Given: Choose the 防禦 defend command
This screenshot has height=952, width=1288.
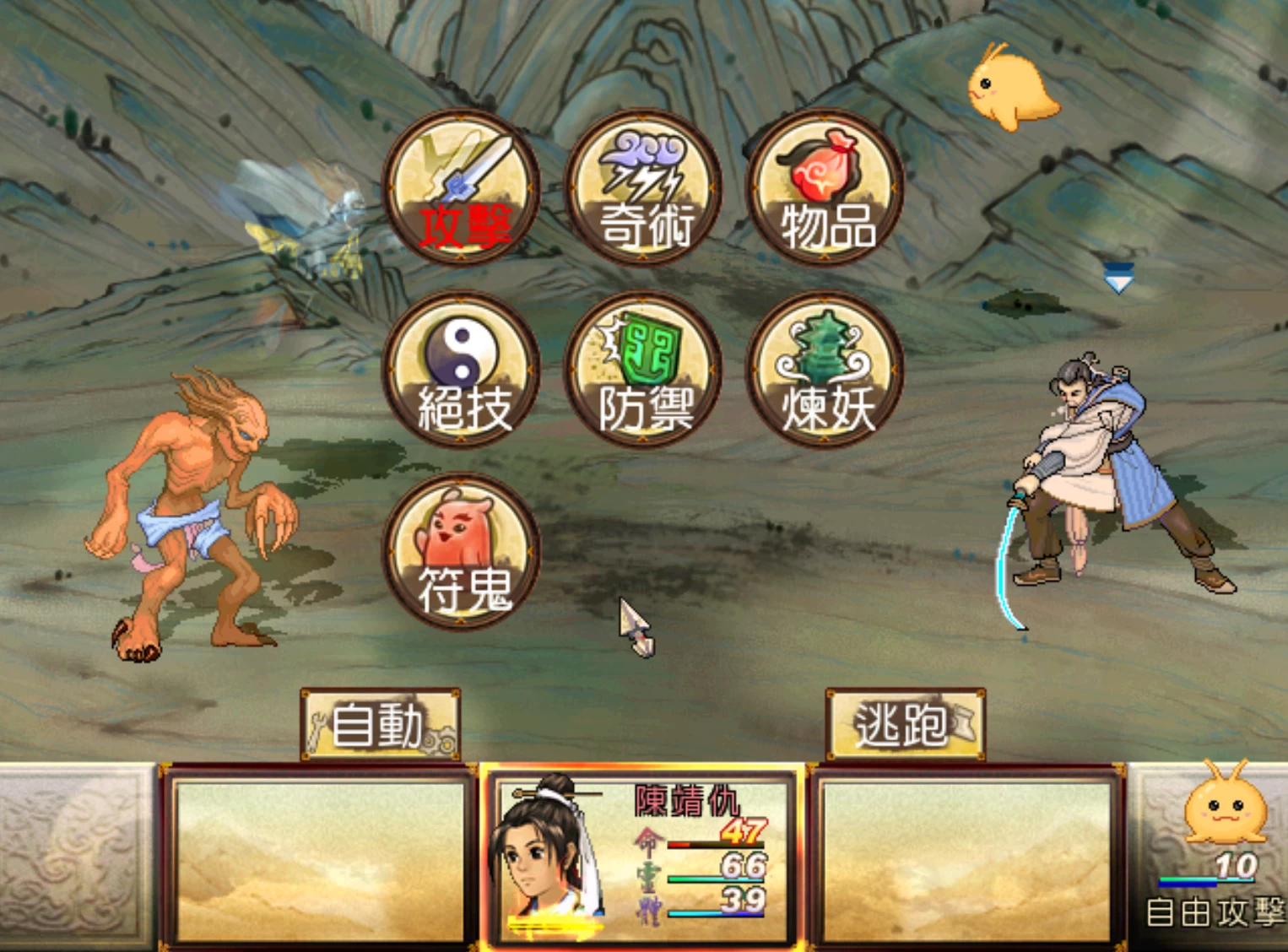Looking at the screenshot, I should (643, 370).
